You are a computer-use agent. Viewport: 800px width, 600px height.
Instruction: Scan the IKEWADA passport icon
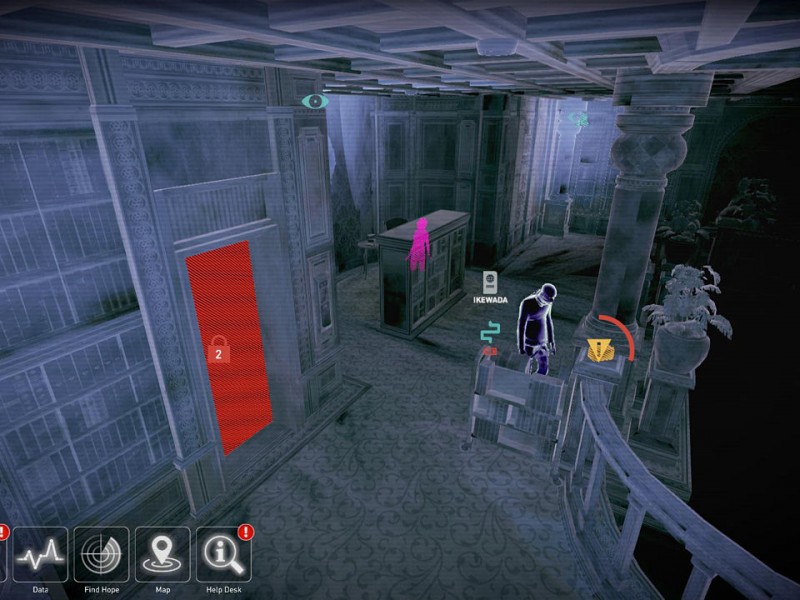coord(490,281)
